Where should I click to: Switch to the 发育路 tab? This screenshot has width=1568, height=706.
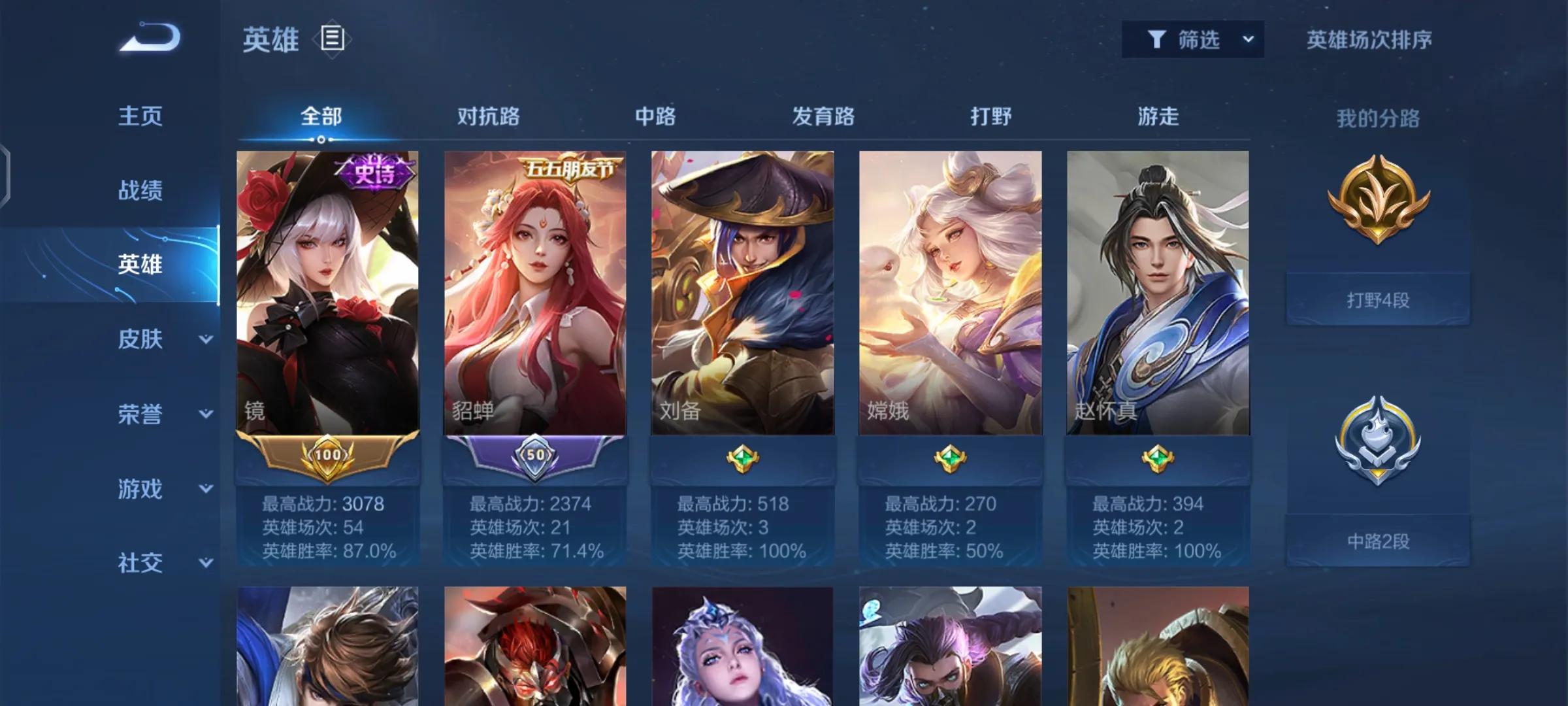tap(822, 116)
